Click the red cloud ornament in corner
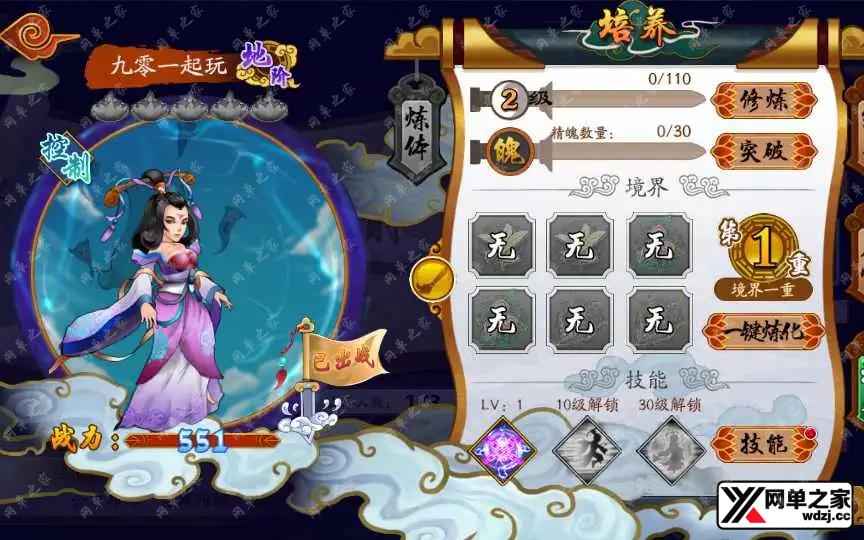864x540 pixels. tap(38, 38)
